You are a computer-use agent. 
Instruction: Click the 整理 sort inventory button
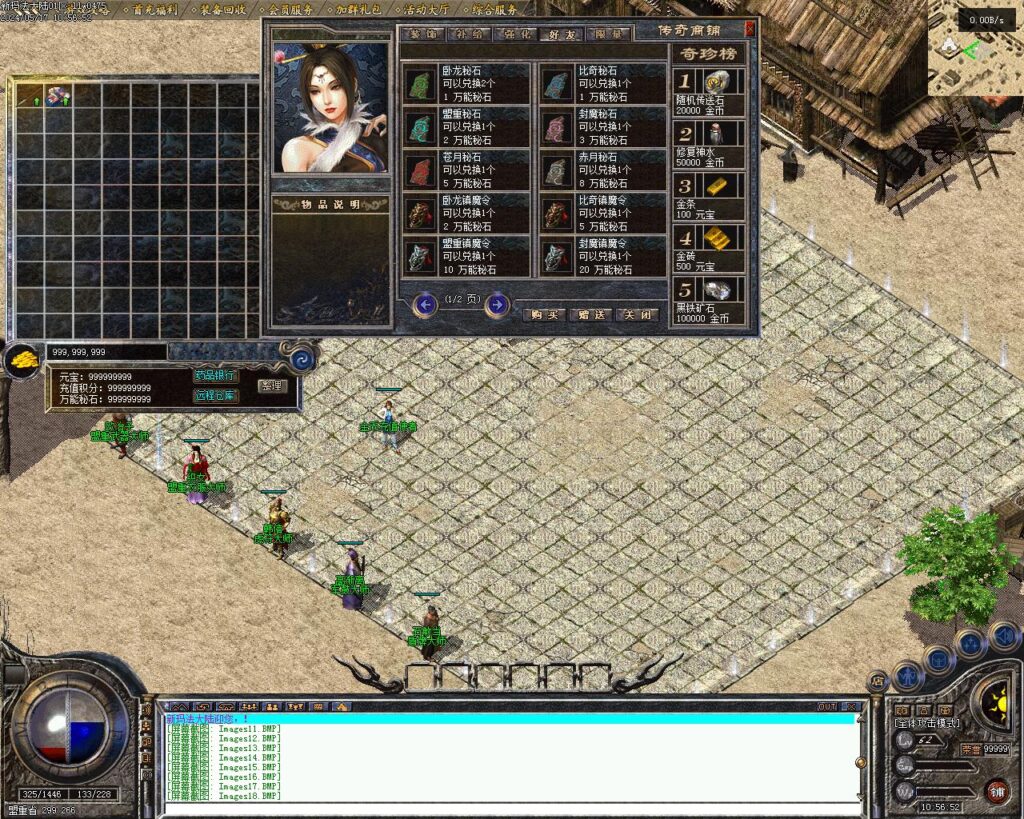coord(271,385)
